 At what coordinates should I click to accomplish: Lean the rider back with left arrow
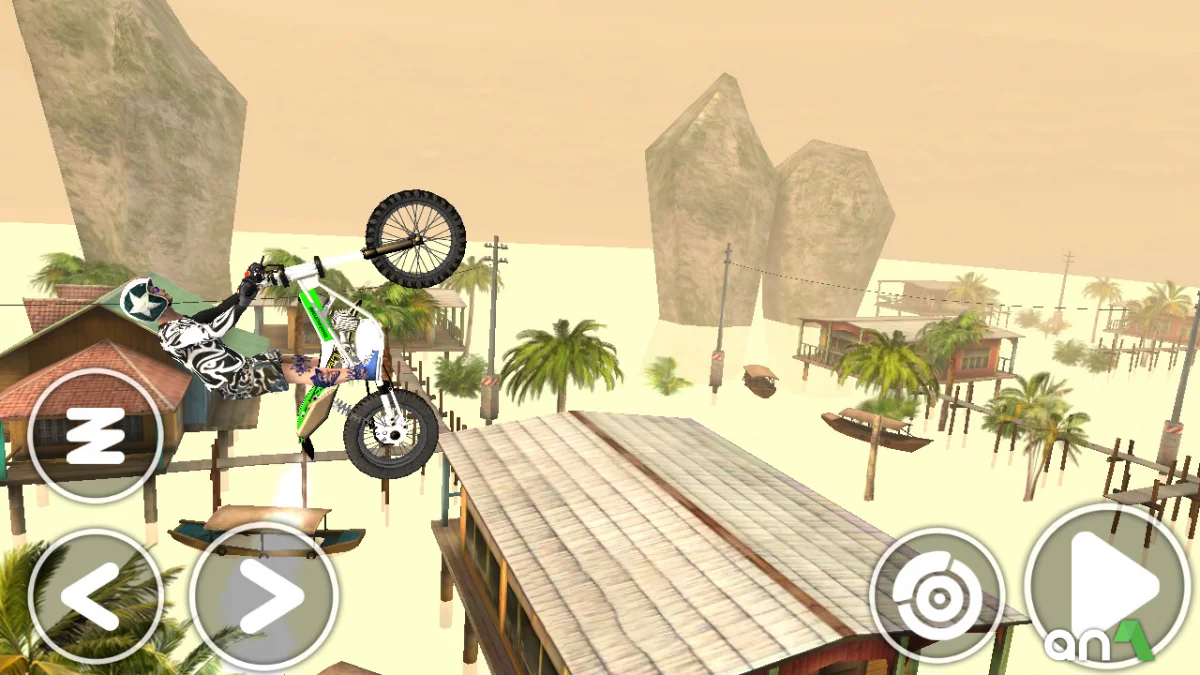pyautogui.click(x=95, y=597)
